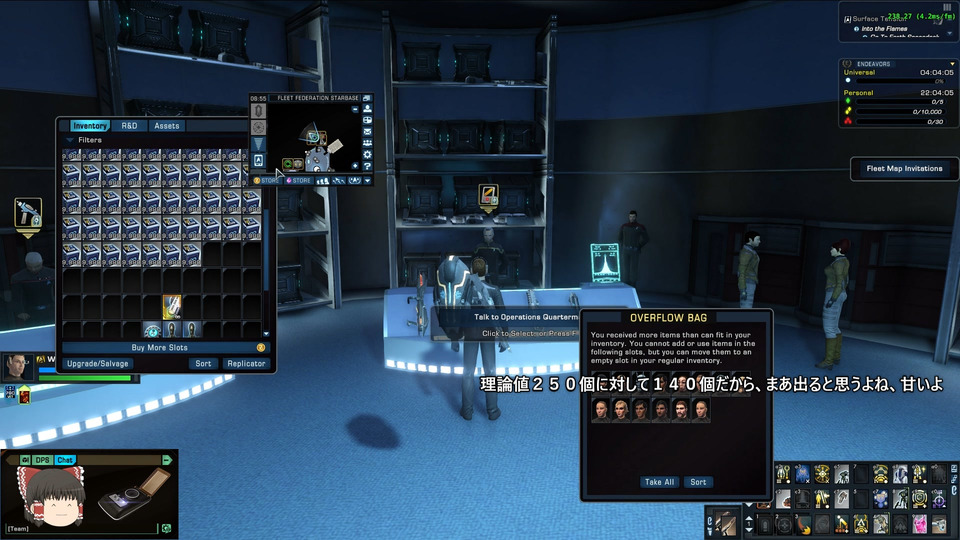This screenshot has width=960, height=540.
Task: Type in the Team chat input field
Action: 80,528
